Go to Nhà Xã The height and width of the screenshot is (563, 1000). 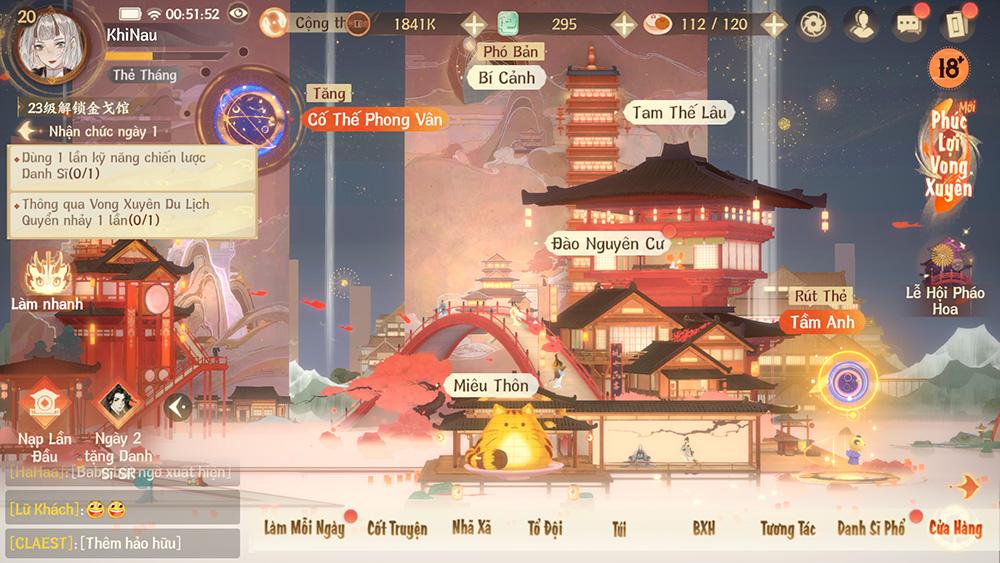click(471, 527)
